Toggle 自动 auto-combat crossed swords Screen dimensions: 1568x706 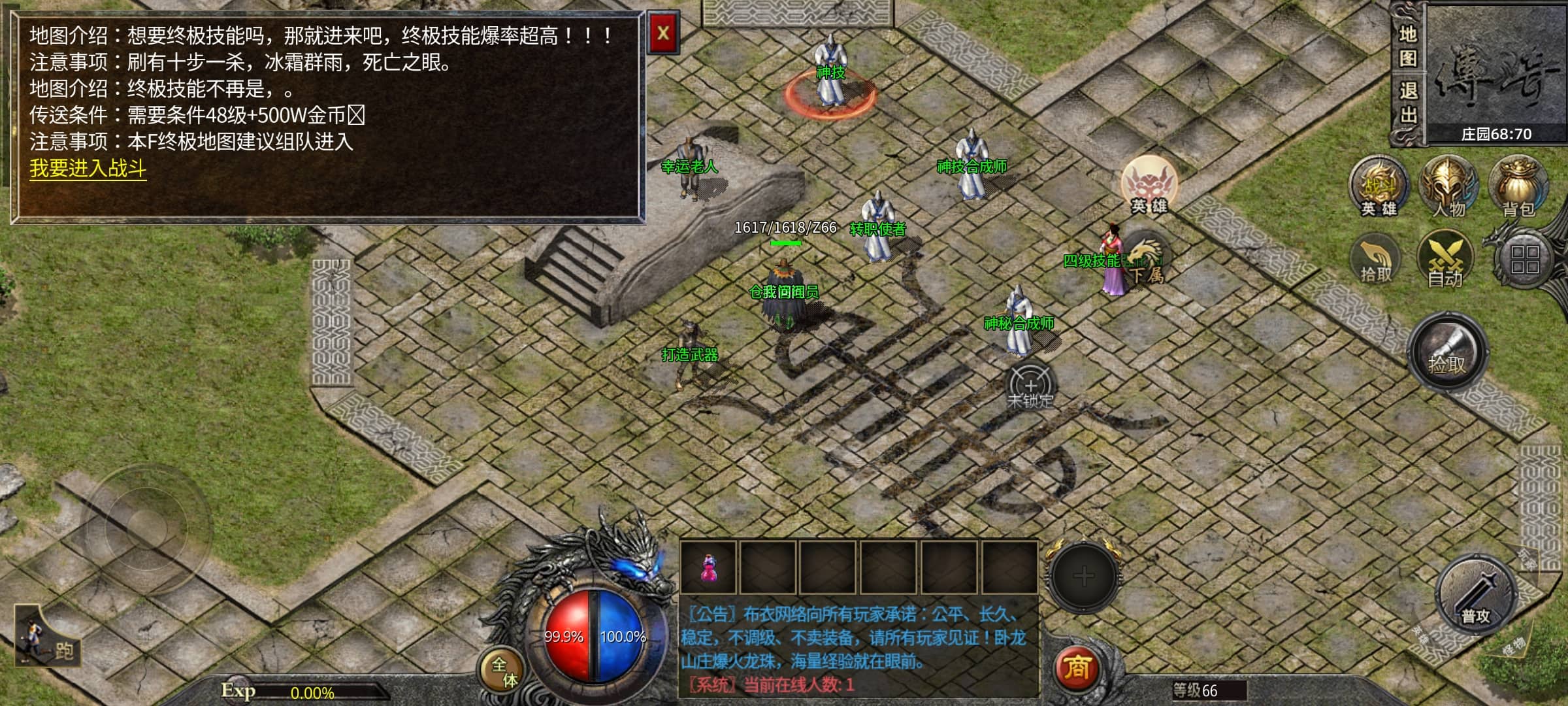[x=1445, y=261]
